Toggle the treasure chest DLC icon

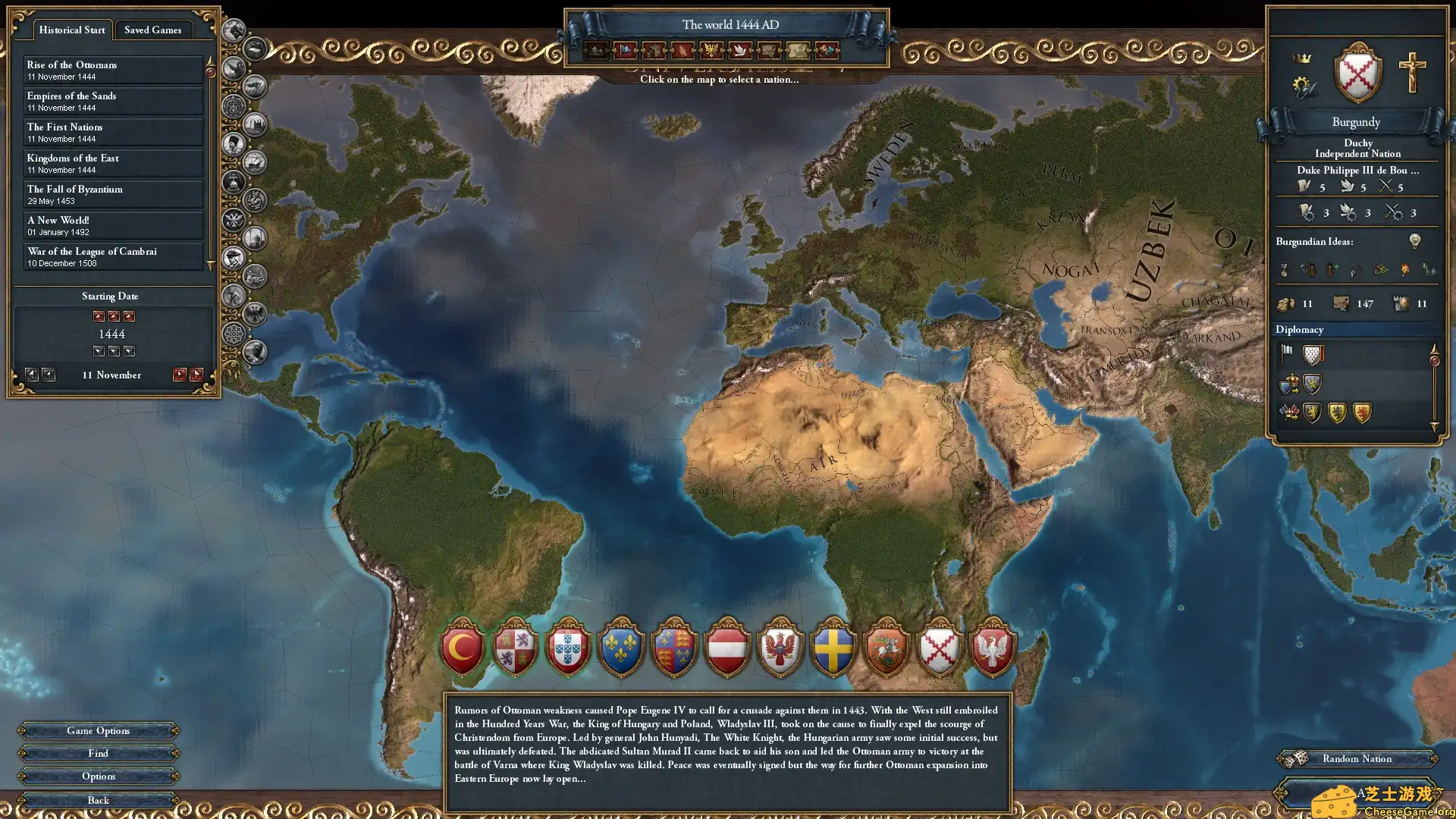(x=253, y=50)
